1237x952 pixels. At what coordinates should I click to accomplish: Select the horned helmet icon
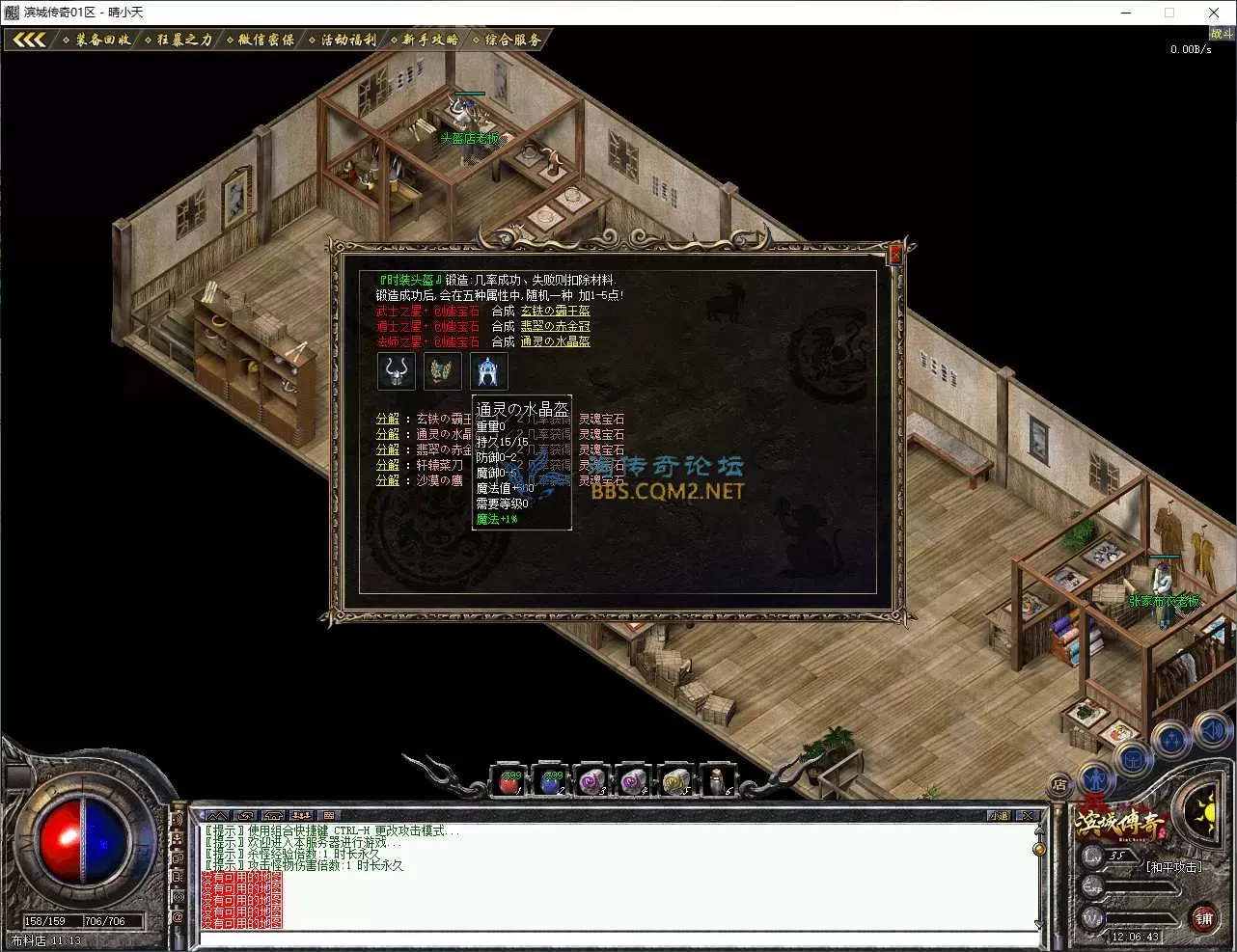coord(396,370)
